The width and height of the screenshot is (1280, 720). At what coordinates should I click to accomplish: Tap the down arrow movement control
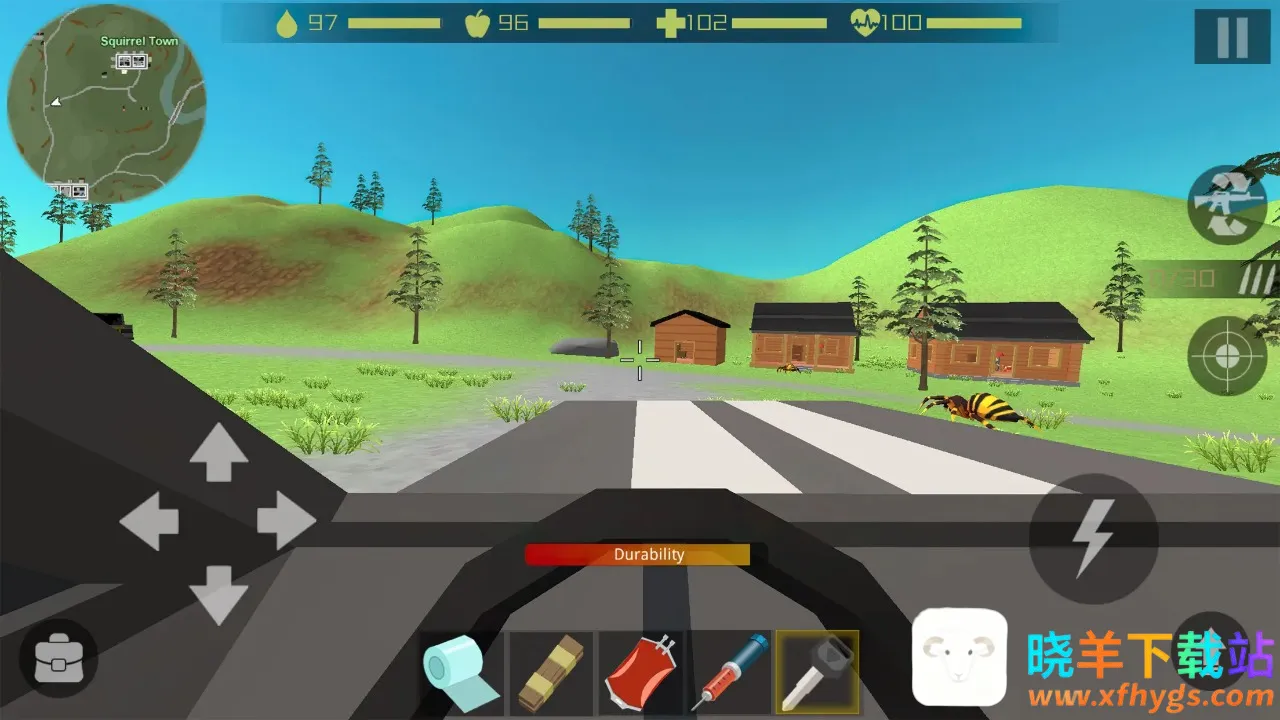point(218,594)
